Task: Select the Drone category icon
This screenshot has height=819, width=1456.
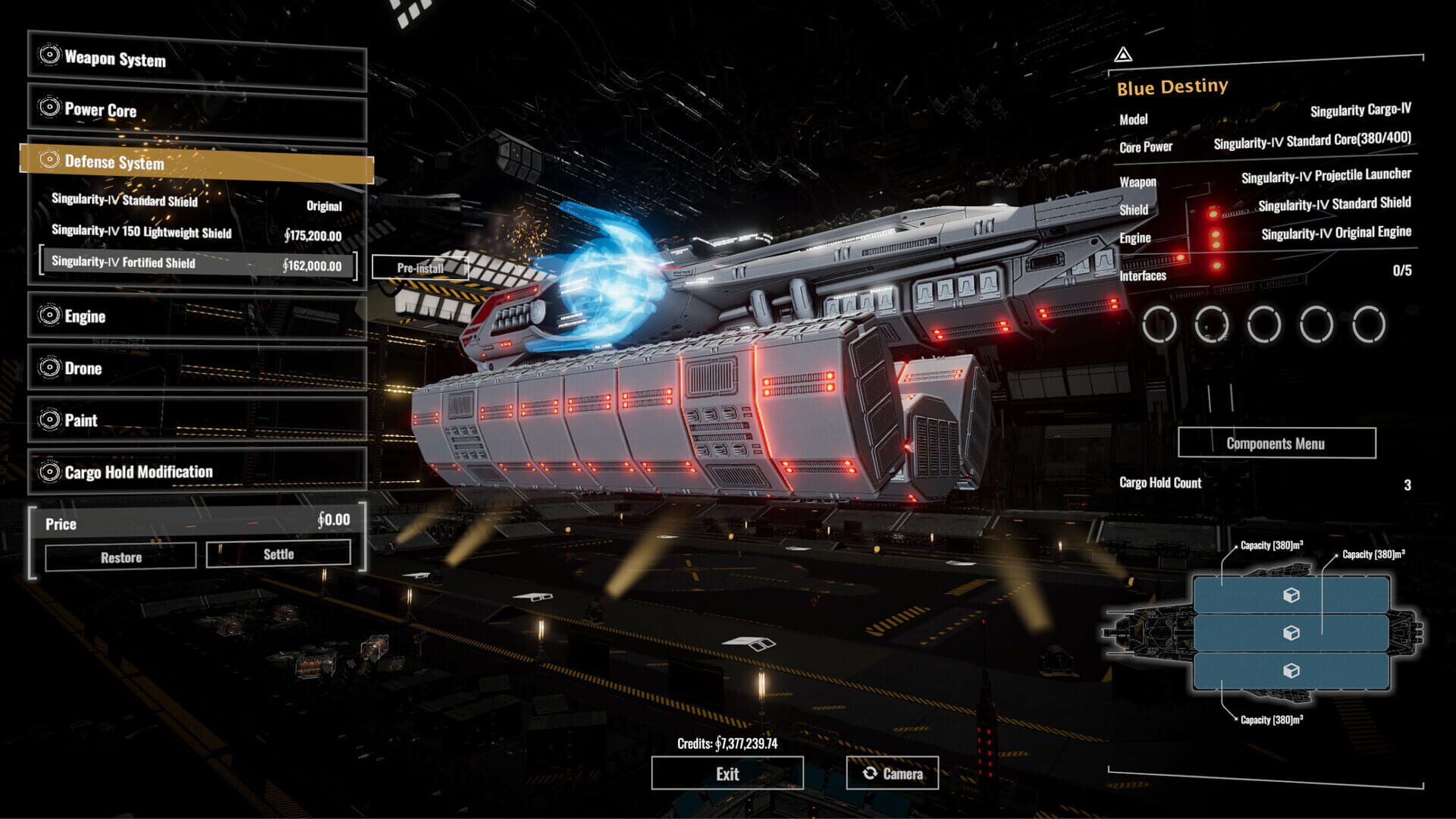Action: 51,369
